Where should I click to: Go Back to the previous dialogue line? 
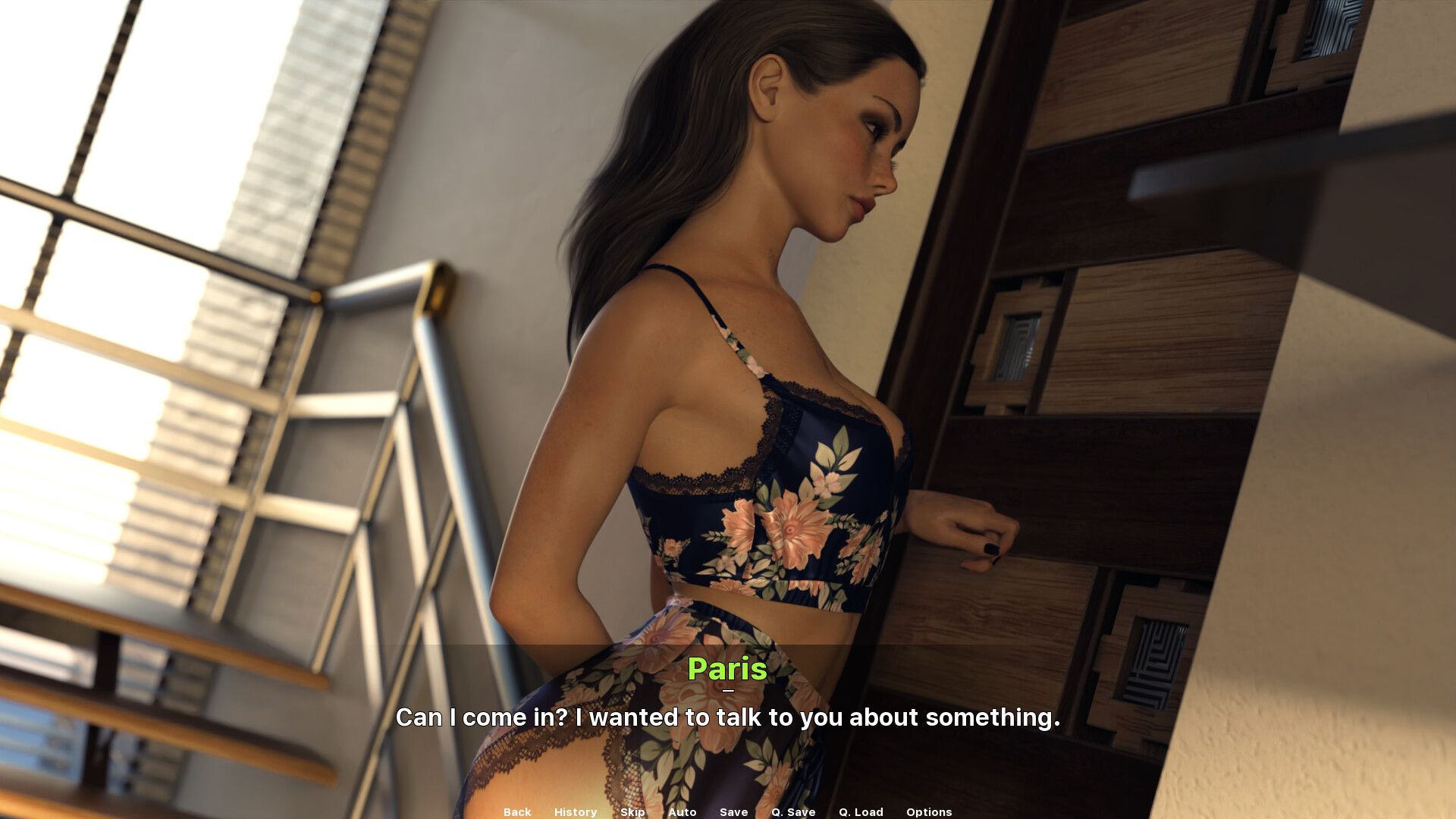click(516, 811)
